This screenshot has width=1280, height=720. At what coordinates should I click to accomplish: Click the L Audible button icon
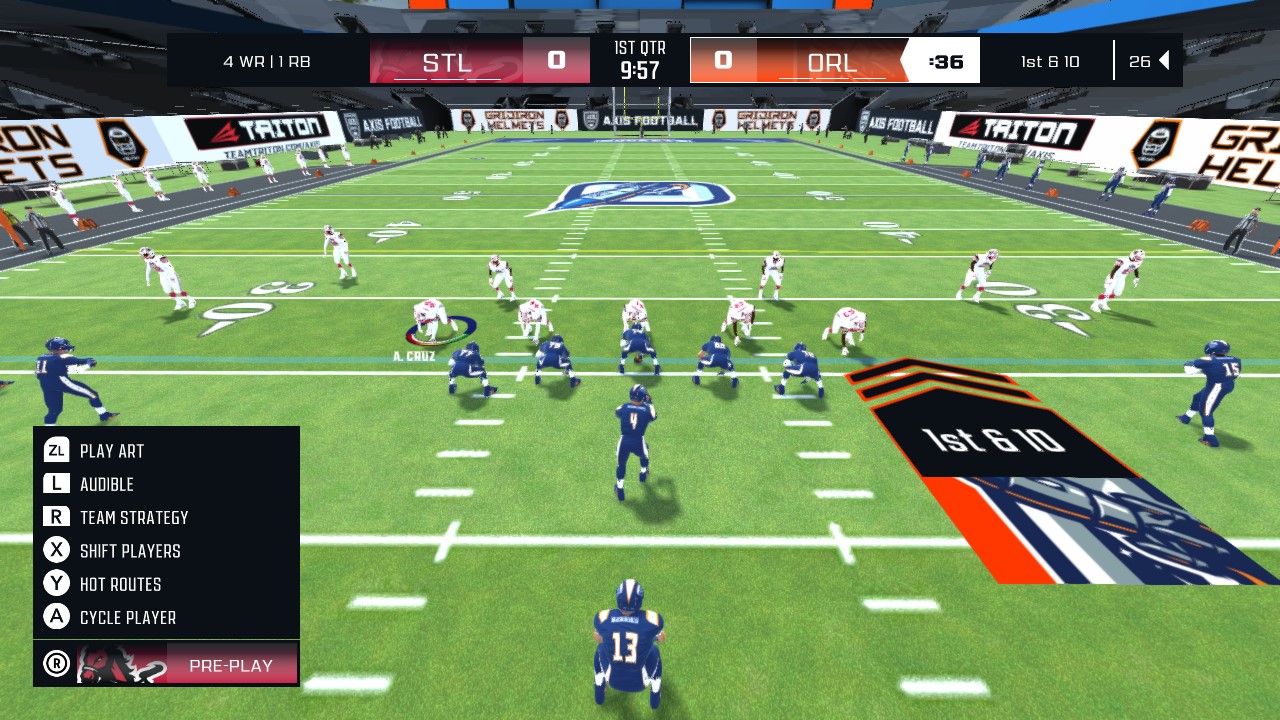point(57,484)
